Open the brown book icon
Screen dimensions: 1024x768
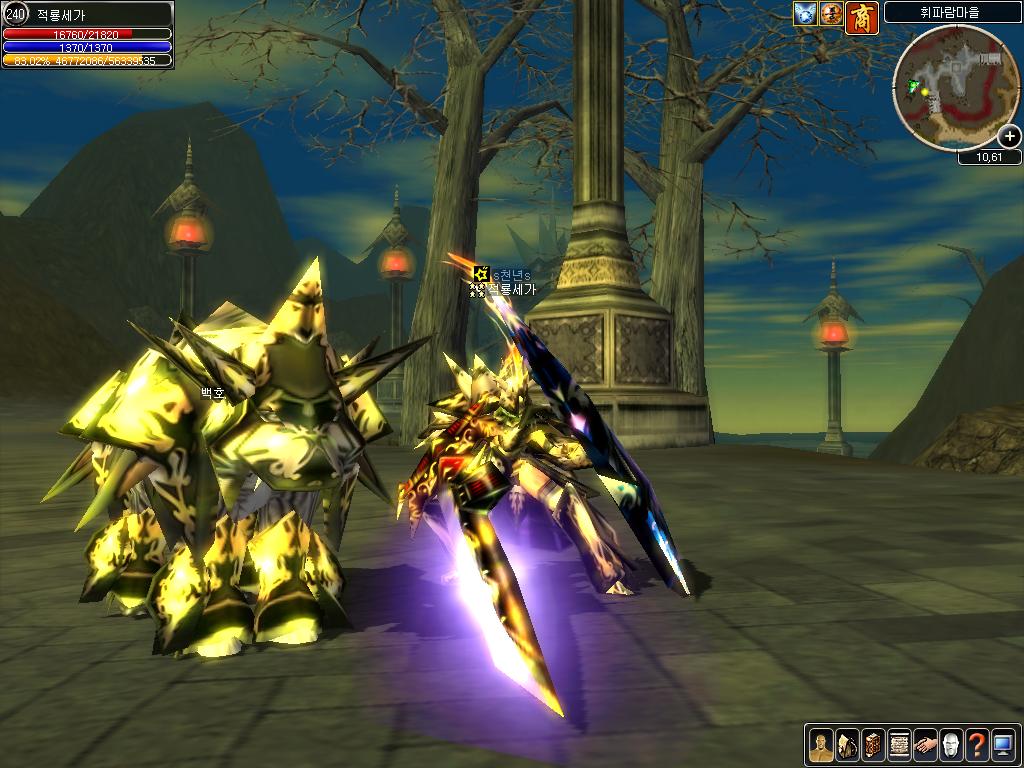coord(872,744)
